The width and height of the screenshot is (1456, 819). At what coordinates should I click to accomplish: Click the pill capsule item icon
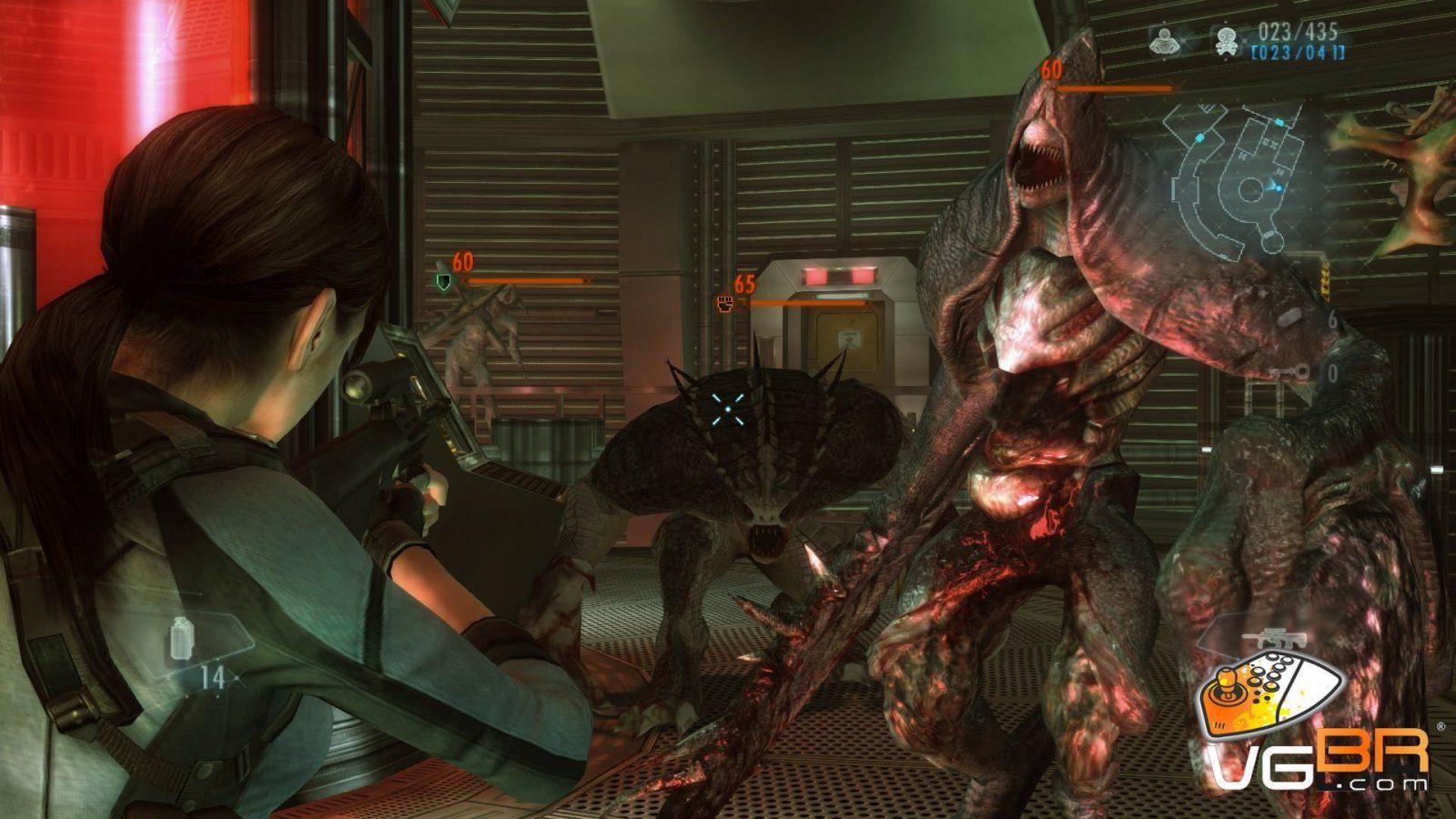(1289, 318)
